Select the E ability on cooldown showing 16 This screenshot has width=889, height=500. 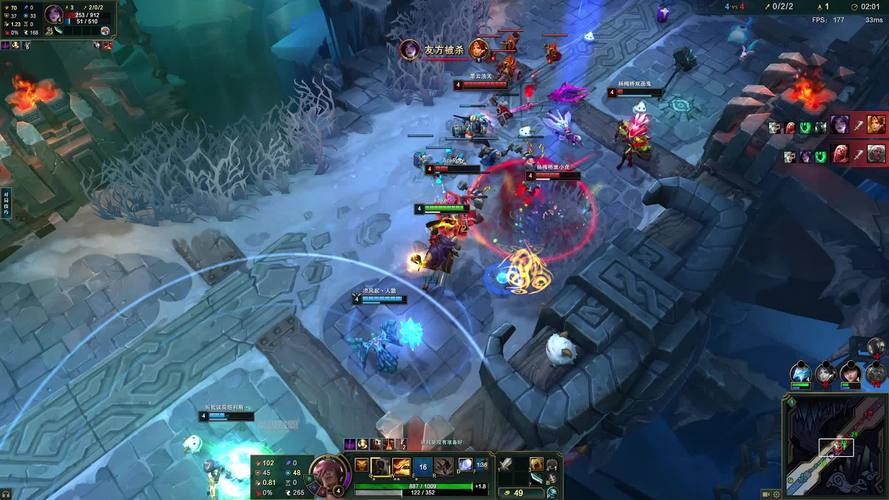click(x=422, y=466)
